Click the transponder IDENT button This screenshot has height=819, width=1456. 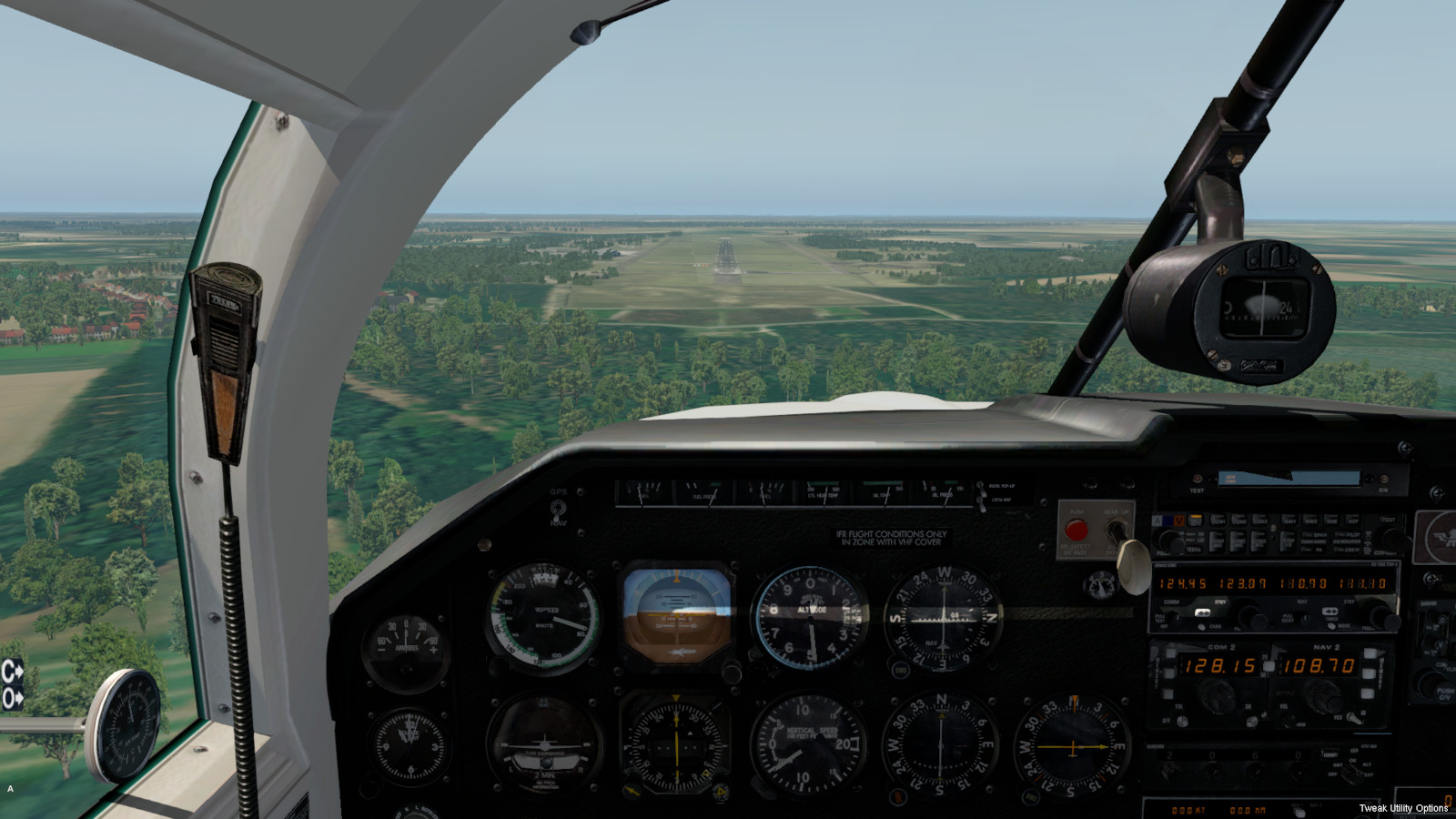click(1330, 754)
